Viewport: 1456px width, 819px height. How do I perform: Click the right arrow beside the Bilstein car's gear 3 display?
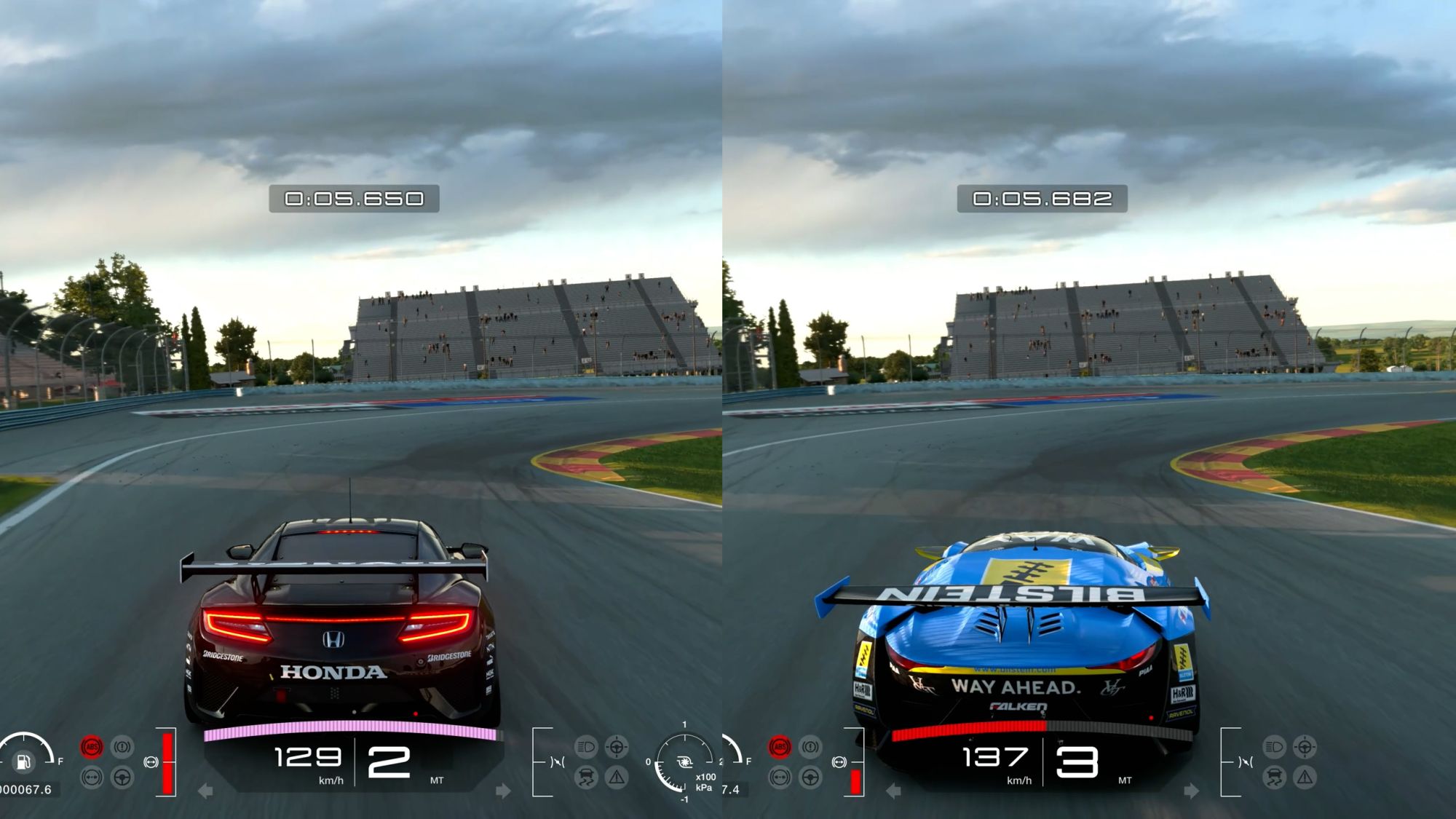pyautogui.click(x=1191, y=791)
